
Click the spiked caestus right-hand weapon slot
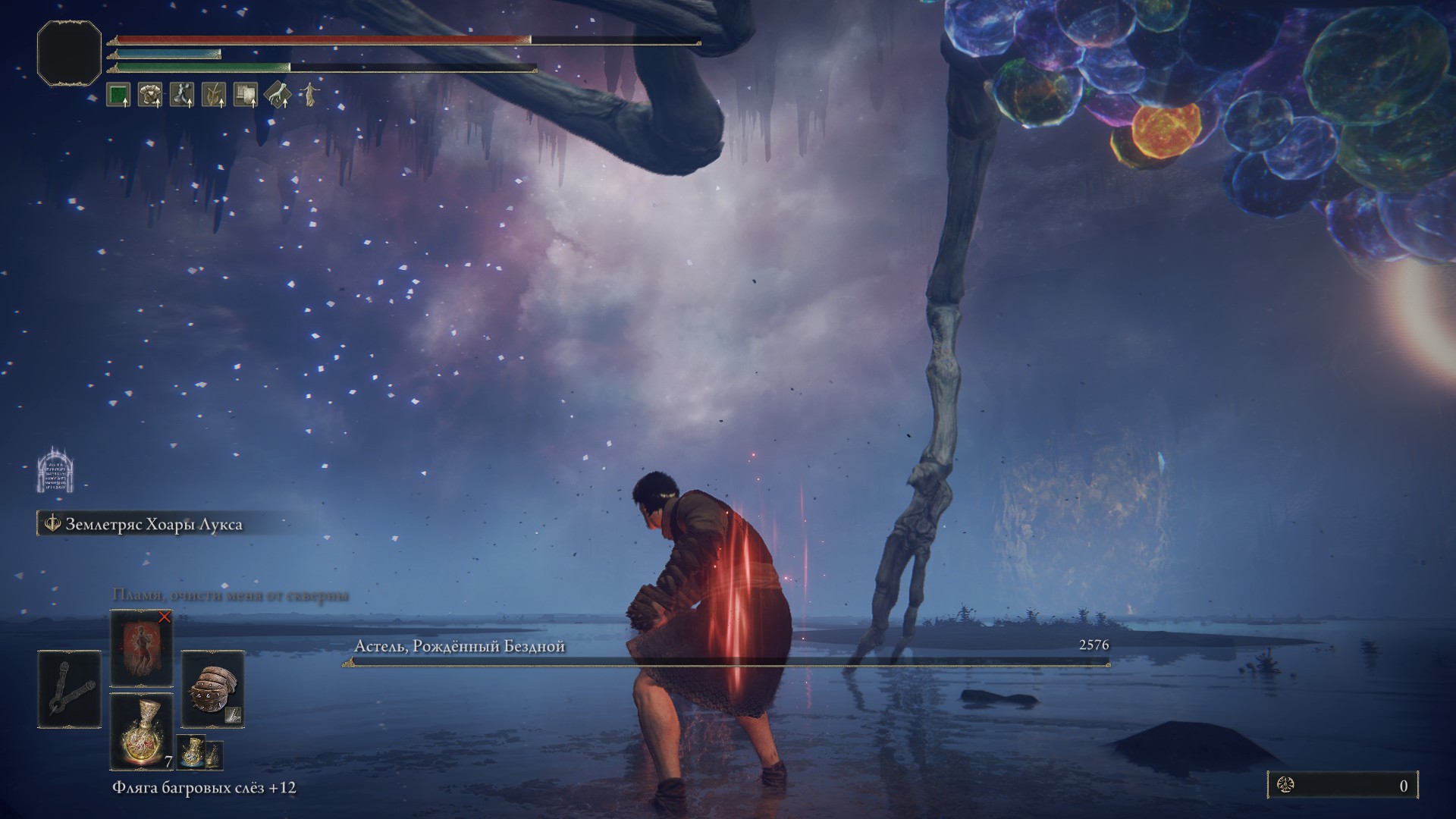(x=212, y=689)
